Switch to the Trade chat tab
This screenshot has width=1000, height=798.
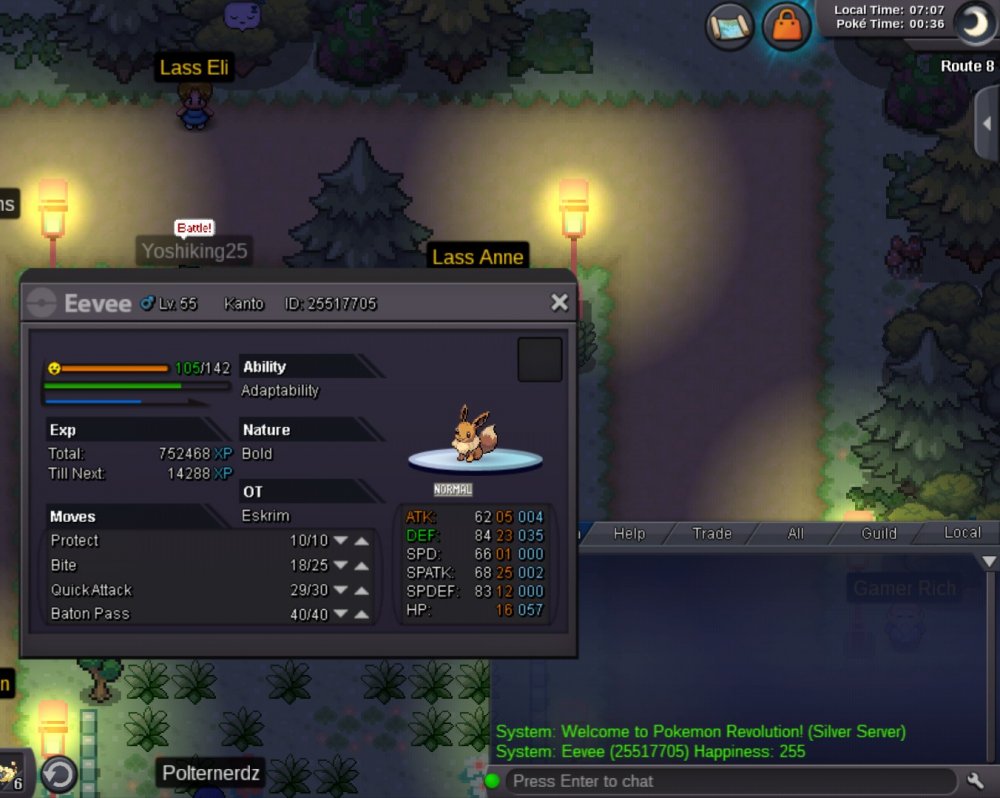coord(712,534)
